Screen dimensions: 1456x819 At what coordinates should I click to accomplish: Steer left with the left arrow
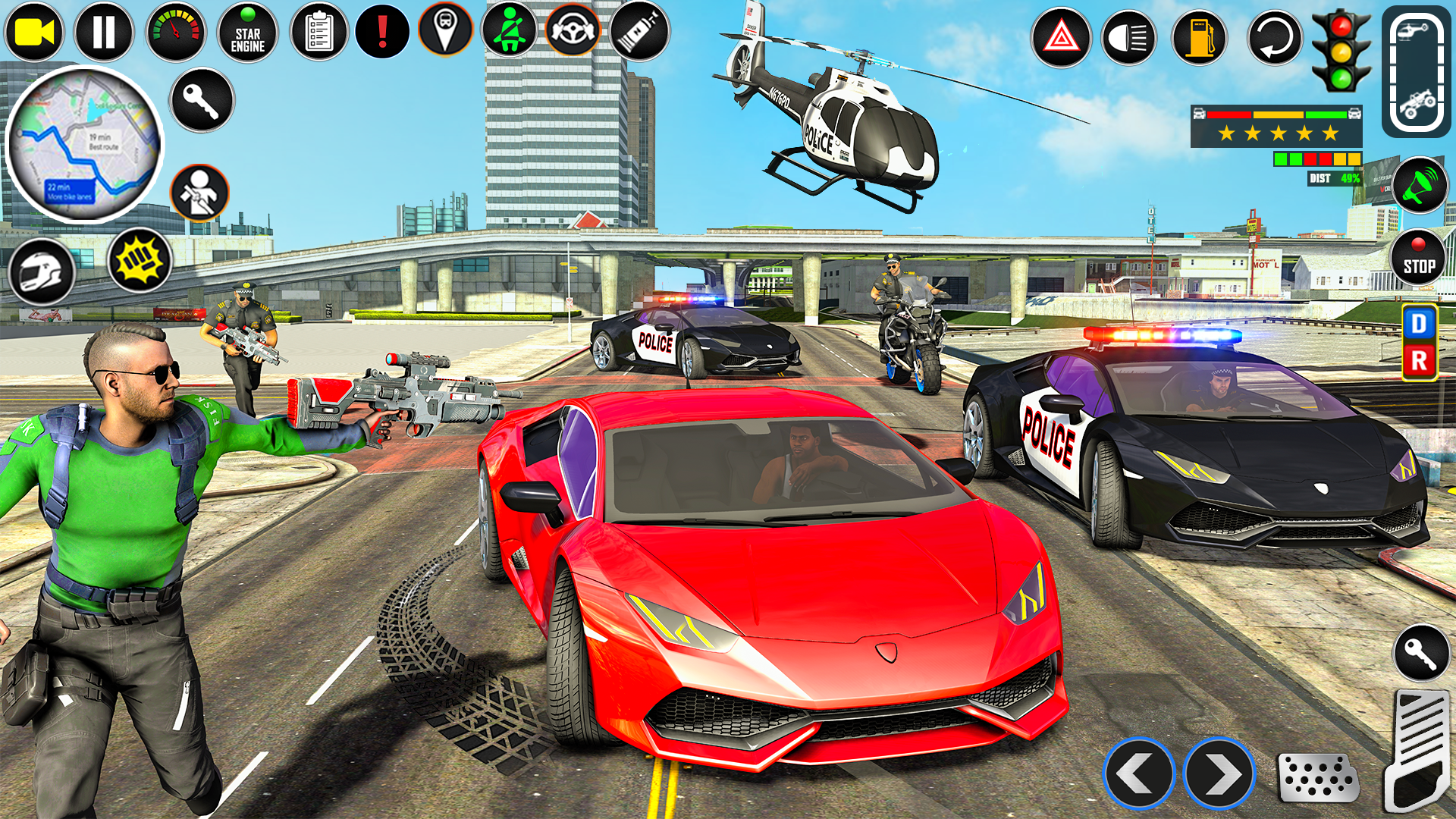click(x=1138, y=773)
